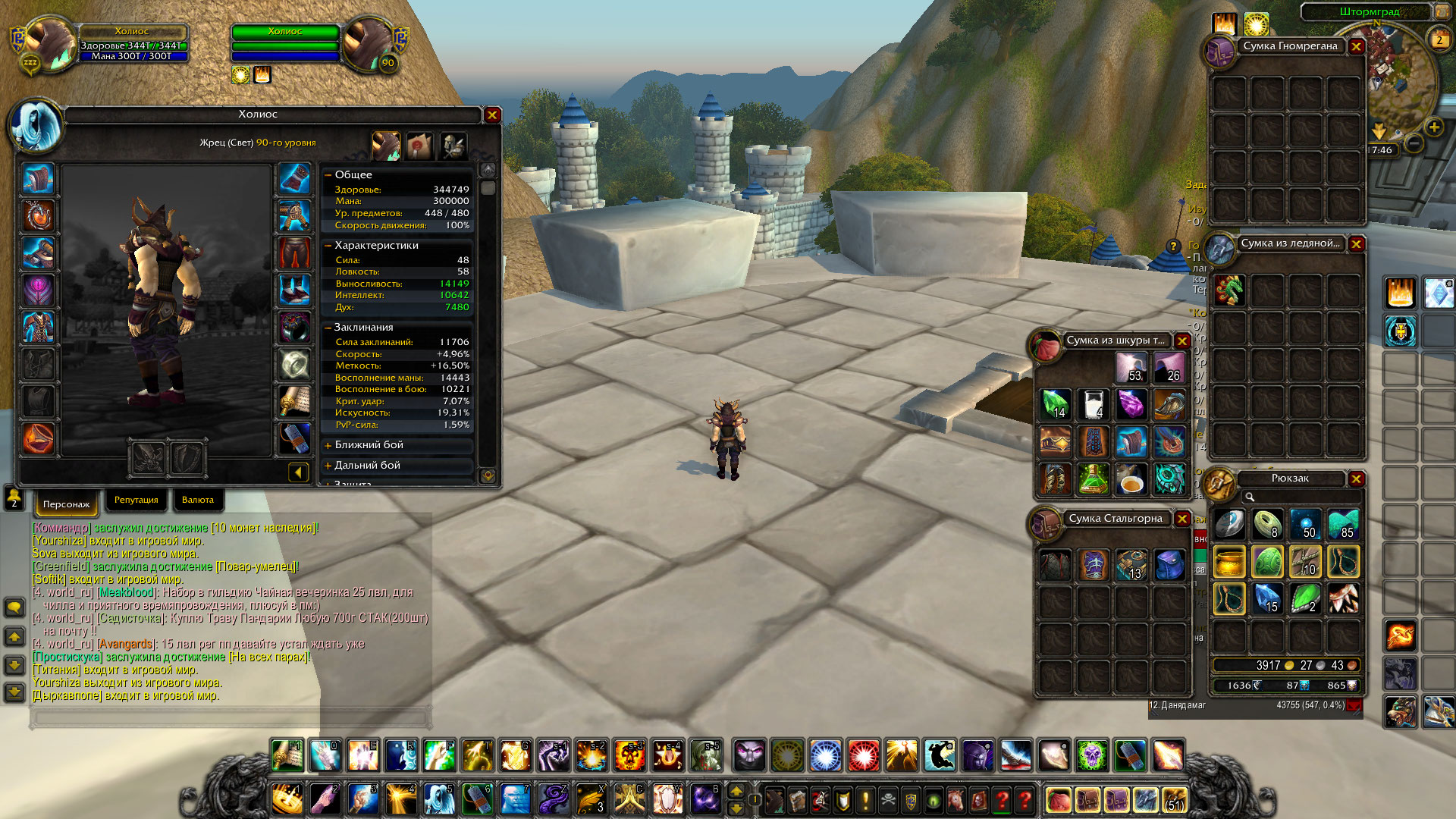1456x819 pixels.
Task: Close the Холиос character window
Action: click(x=492, y=115)
